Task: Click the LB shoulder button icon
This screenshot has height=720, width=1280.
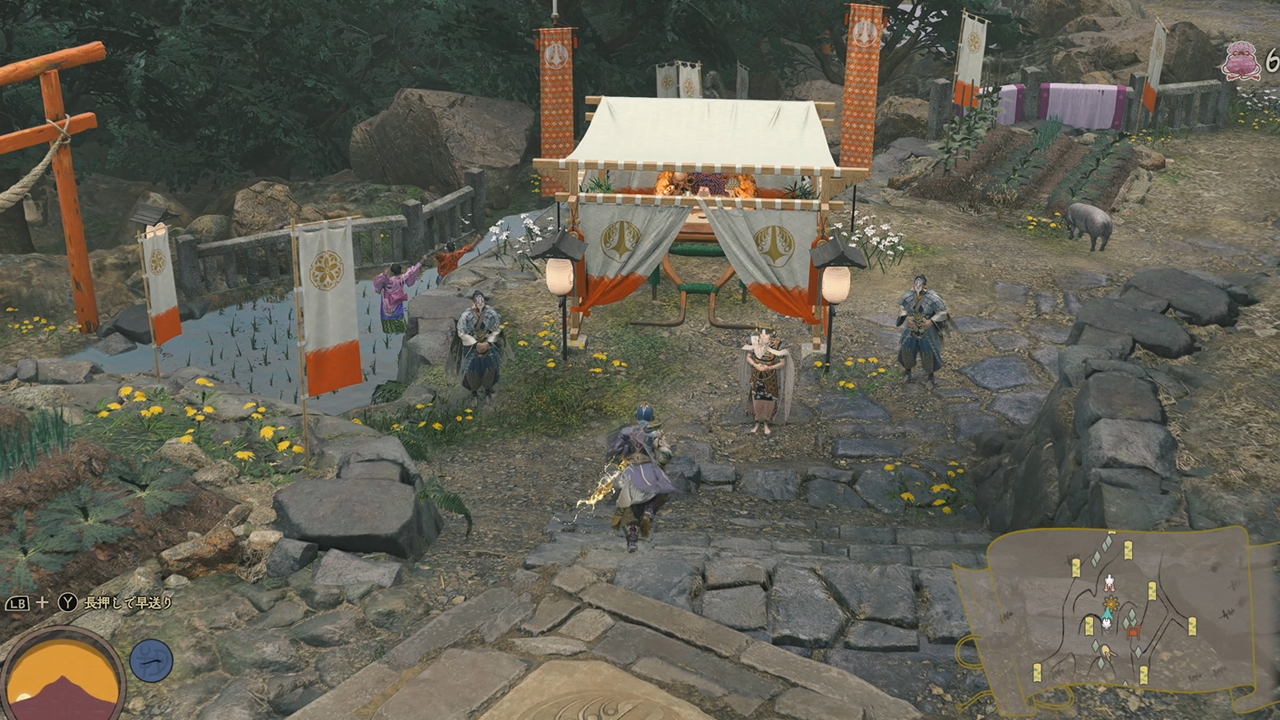Action: [16, 602]
